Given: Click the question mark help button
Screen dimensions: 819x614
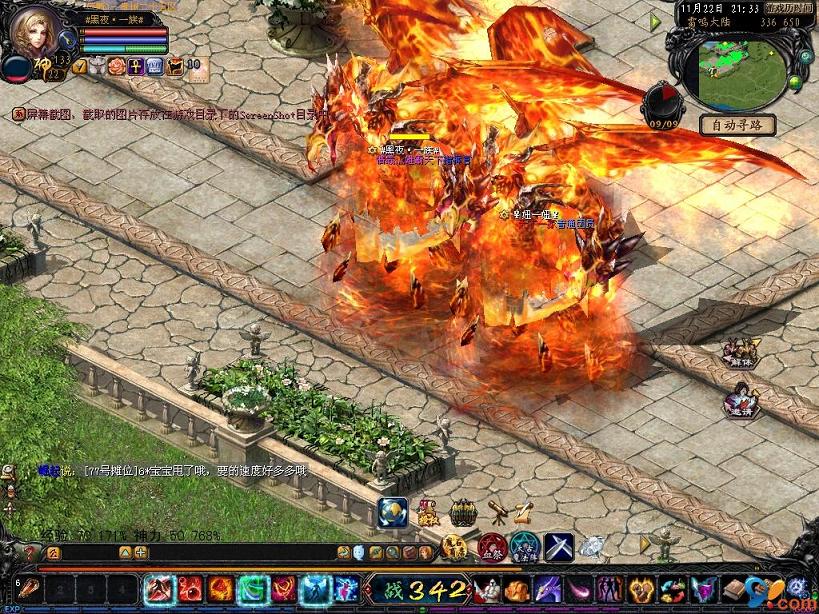Looking at the screenshot, I should pos(29,552).
